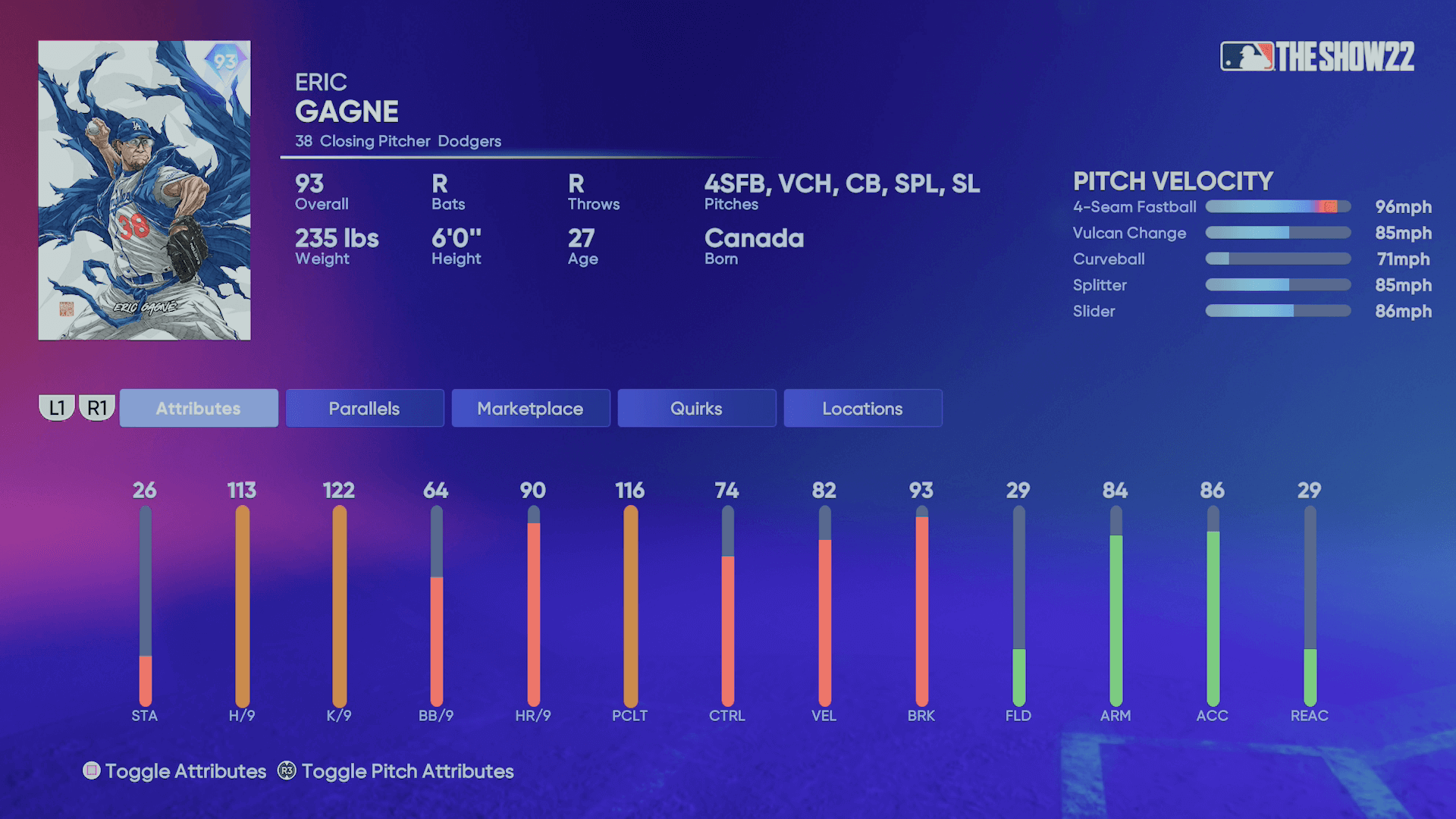
Task: Select the Parallels button
Action: 364,408
